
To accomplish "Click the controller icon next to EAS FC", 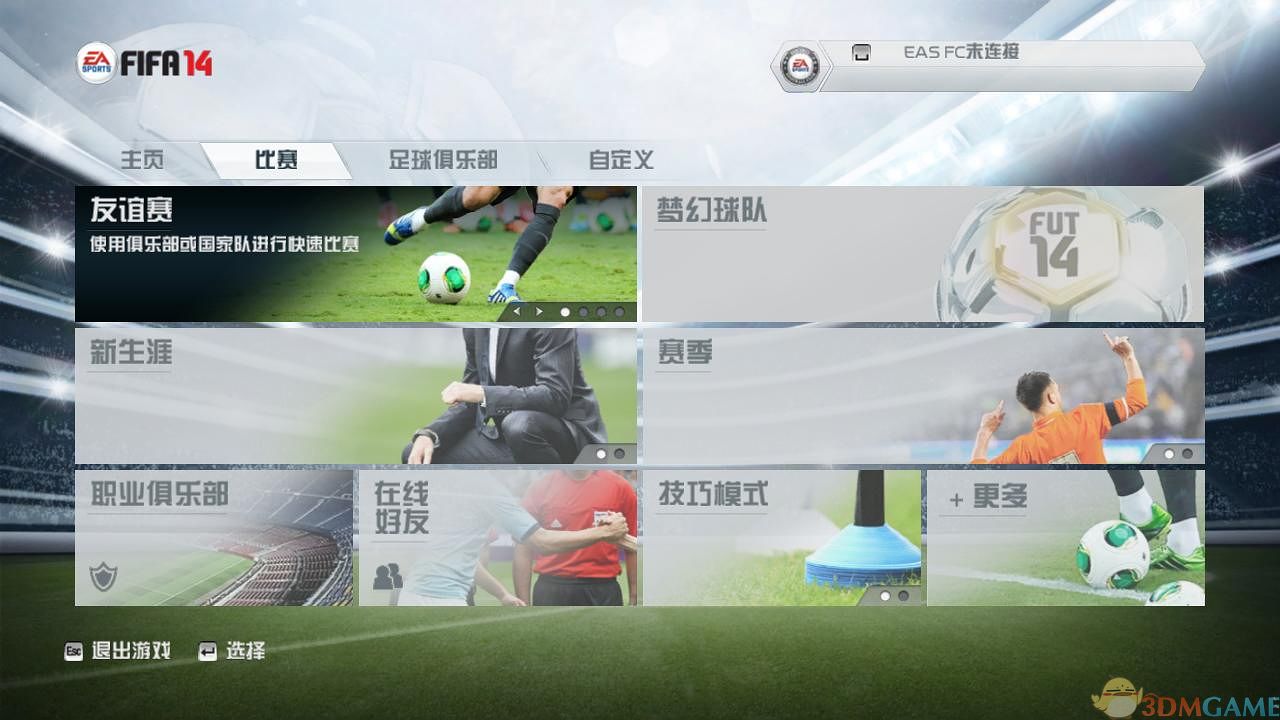I will (862, 52).
